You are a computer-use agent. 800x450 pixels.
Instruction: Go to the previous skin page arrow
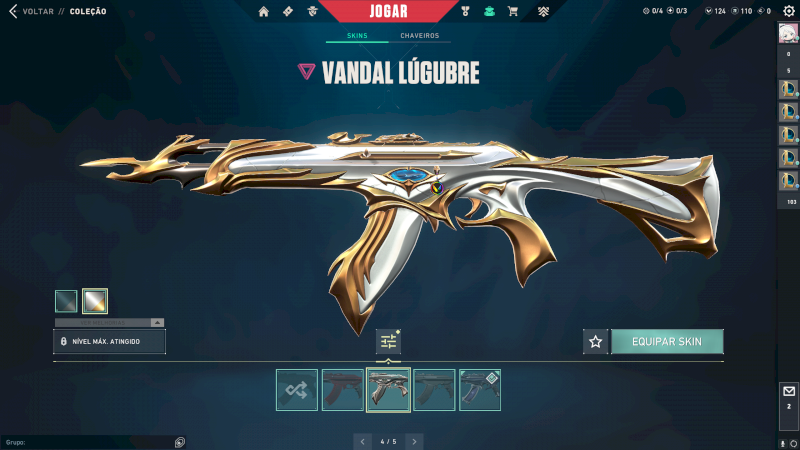coord(362,441)
